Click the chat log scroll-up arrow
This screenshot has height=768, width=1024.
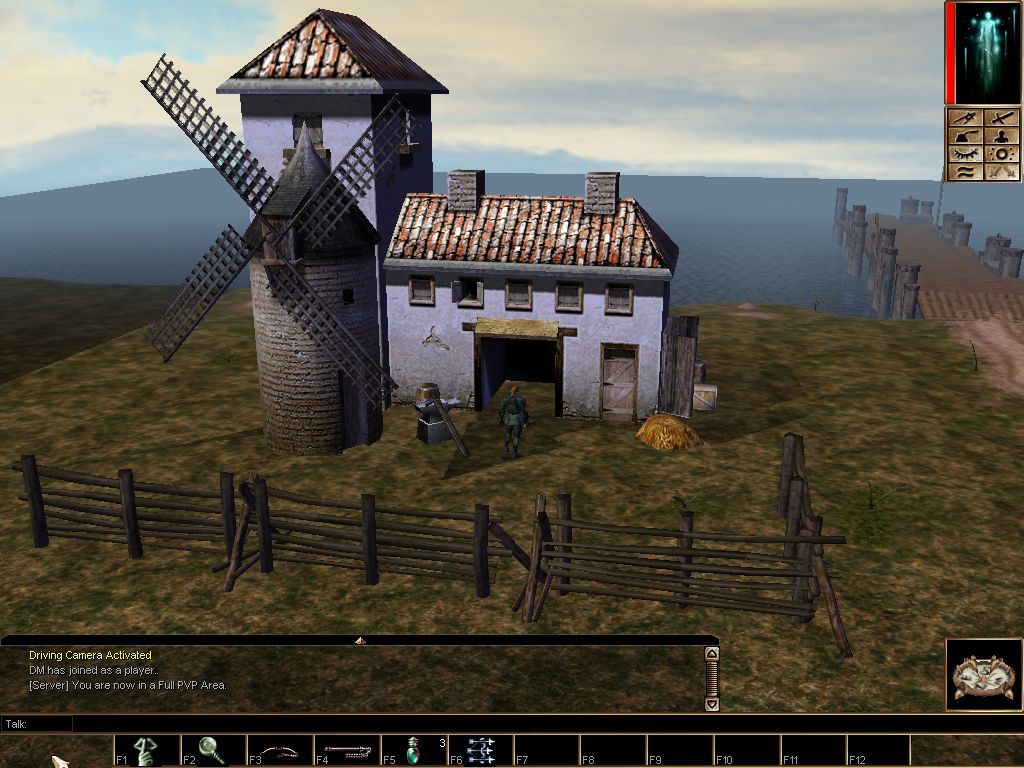tap(711, 654)
